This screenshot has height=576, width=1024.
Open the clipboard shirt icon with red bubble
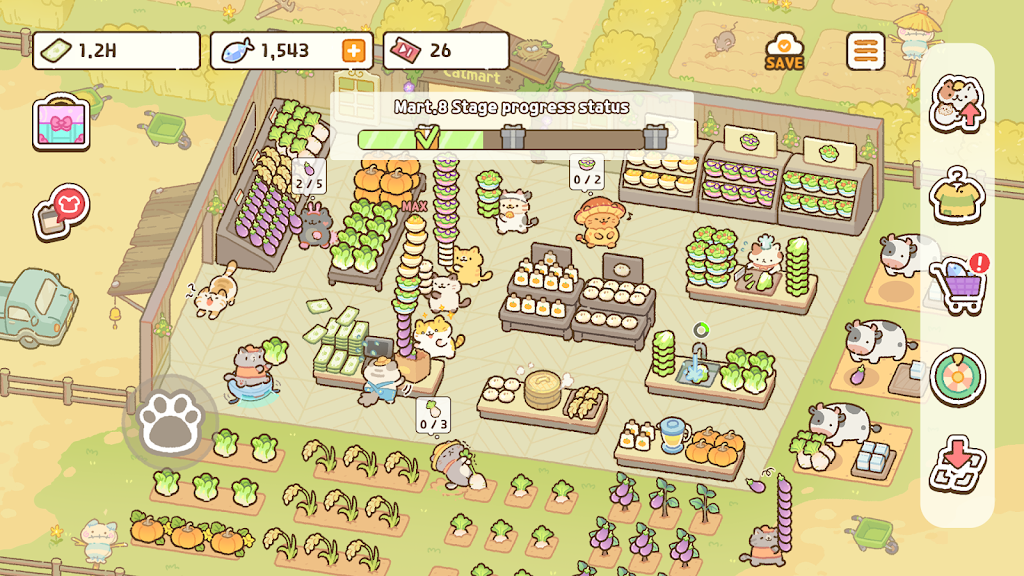coord(62,210)
